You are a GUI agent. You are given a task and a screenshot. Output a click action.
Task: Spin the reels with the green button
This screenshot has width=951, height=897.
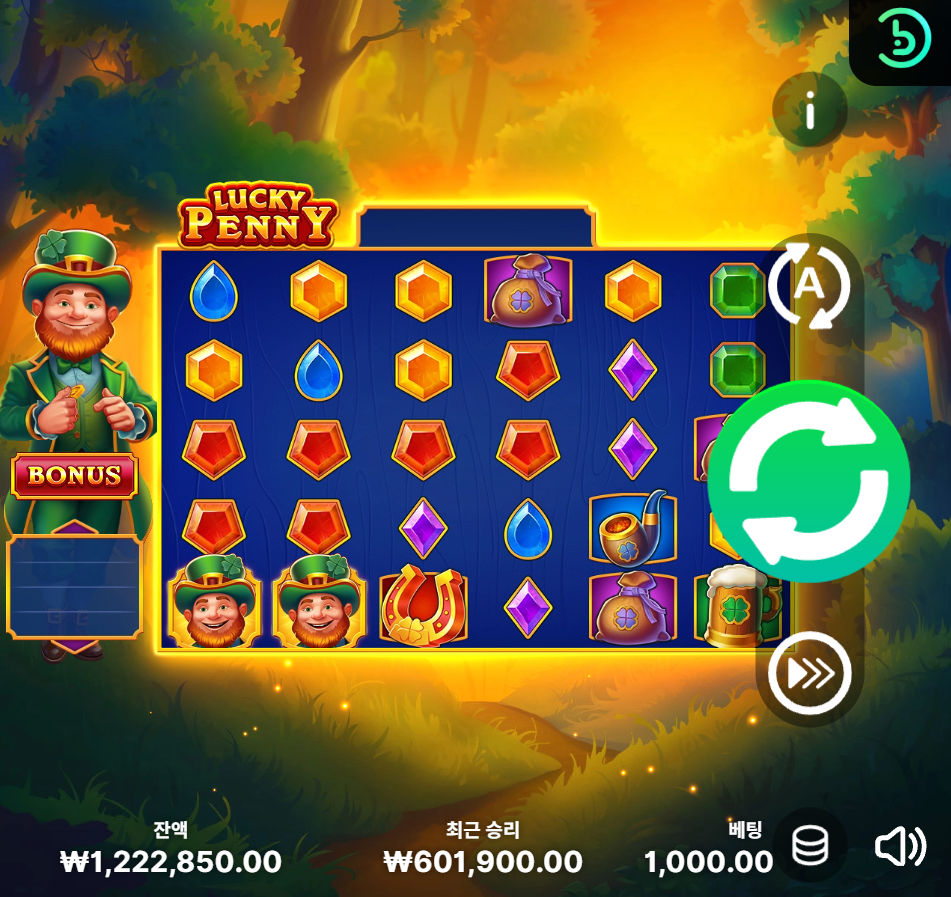[x=808, y=481]
